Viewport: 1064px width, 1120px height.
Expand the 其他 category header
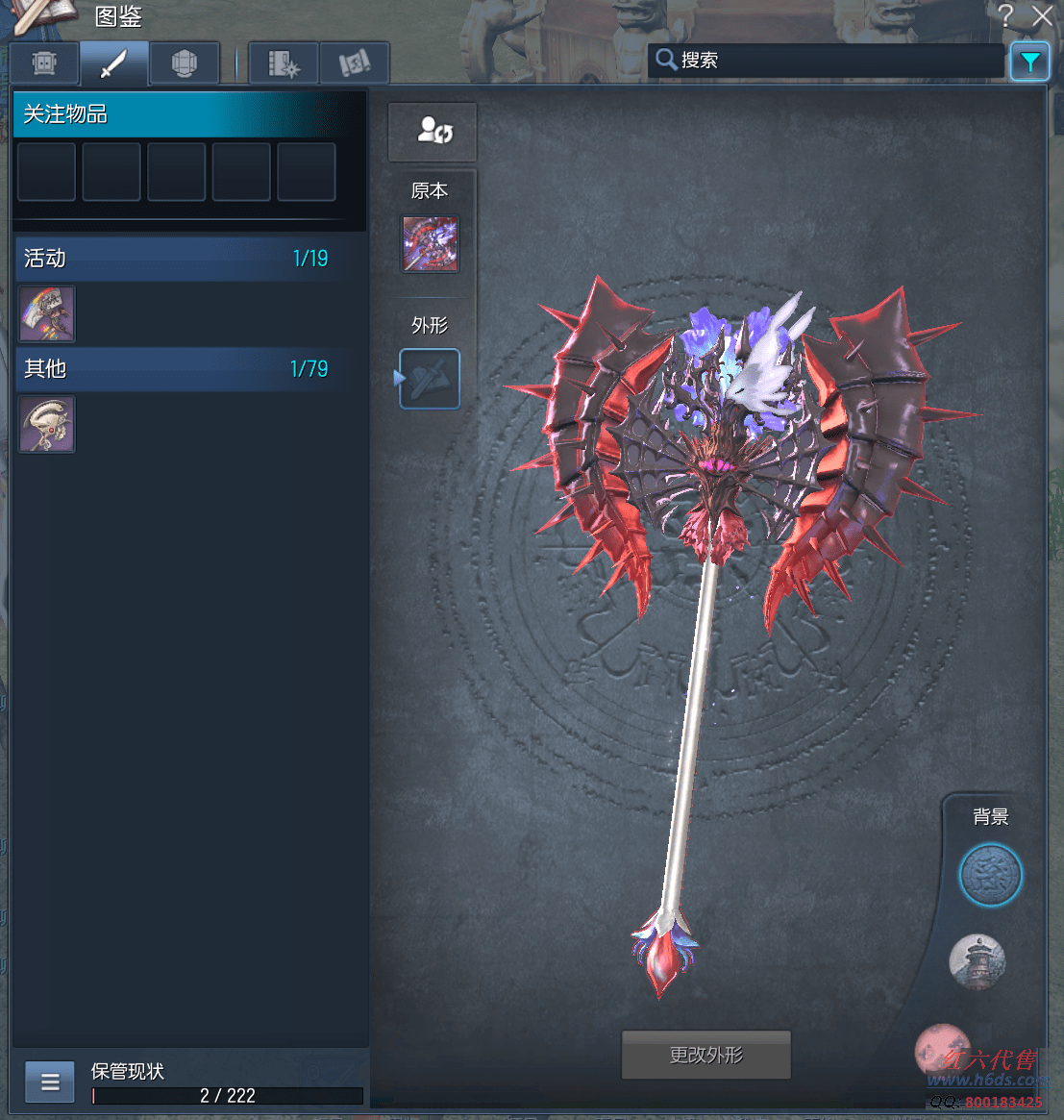click(177, 369)
